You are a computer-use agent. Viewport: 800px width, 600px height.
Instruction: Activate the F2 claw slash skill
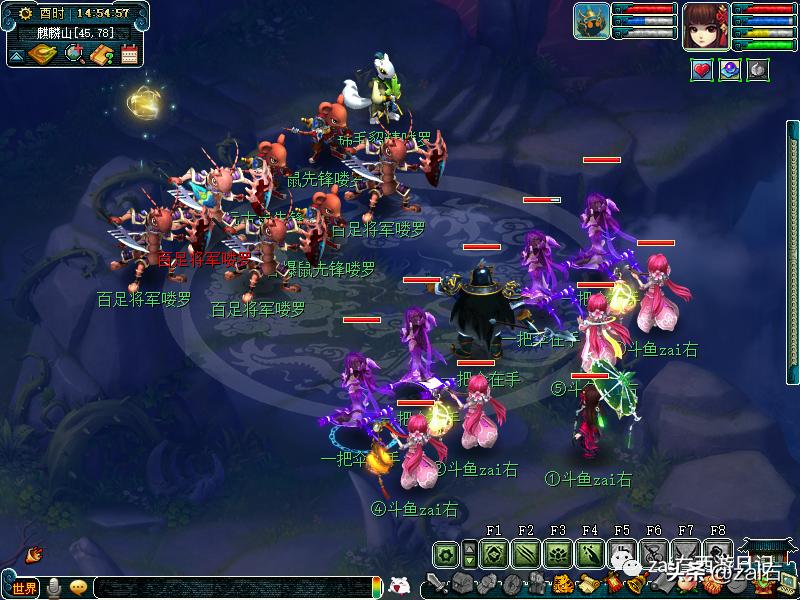(526, 553)
